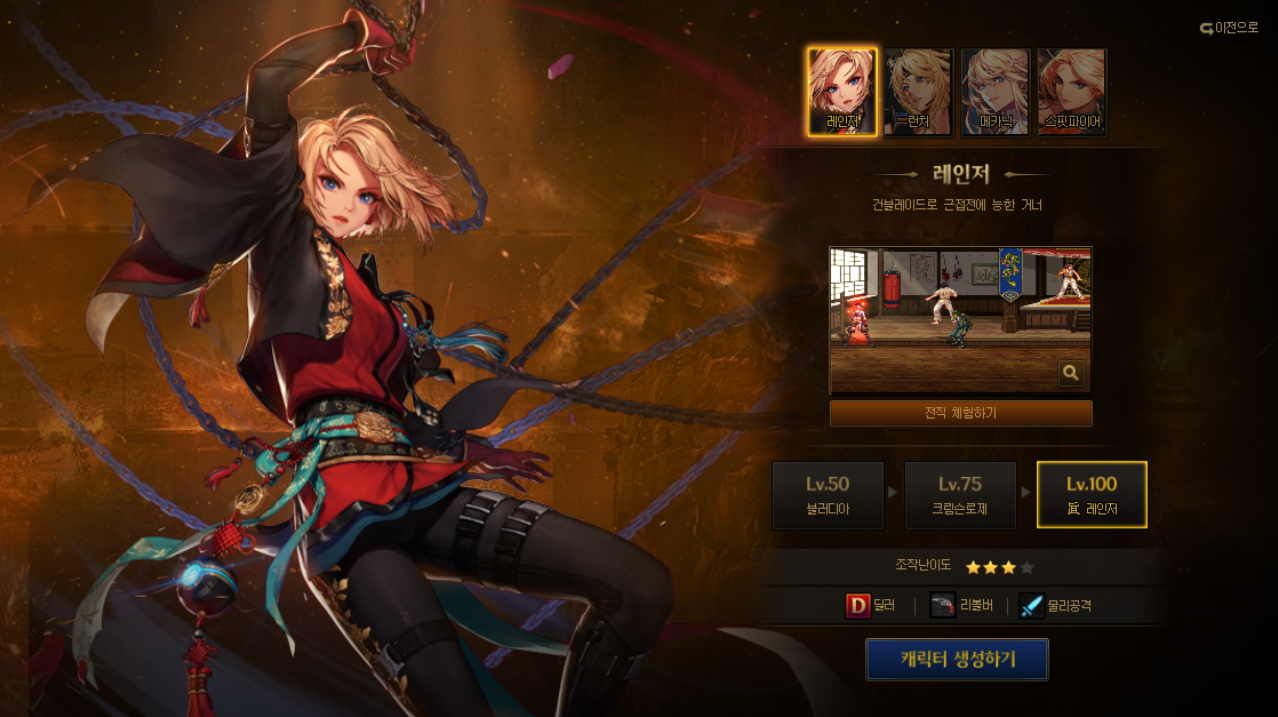Select the 레인저 class portrait
1278x717 pixels.
pyautogui.click(x=842, y=92)
